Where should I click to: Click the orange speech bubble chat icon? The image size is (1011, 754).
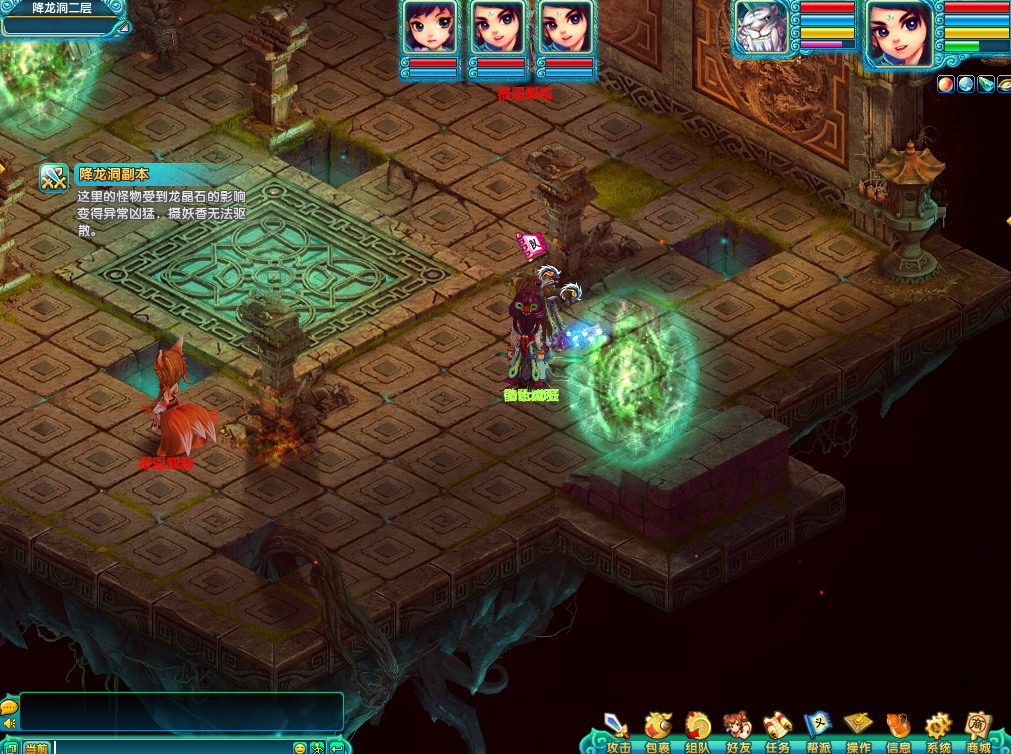point(9,707)
